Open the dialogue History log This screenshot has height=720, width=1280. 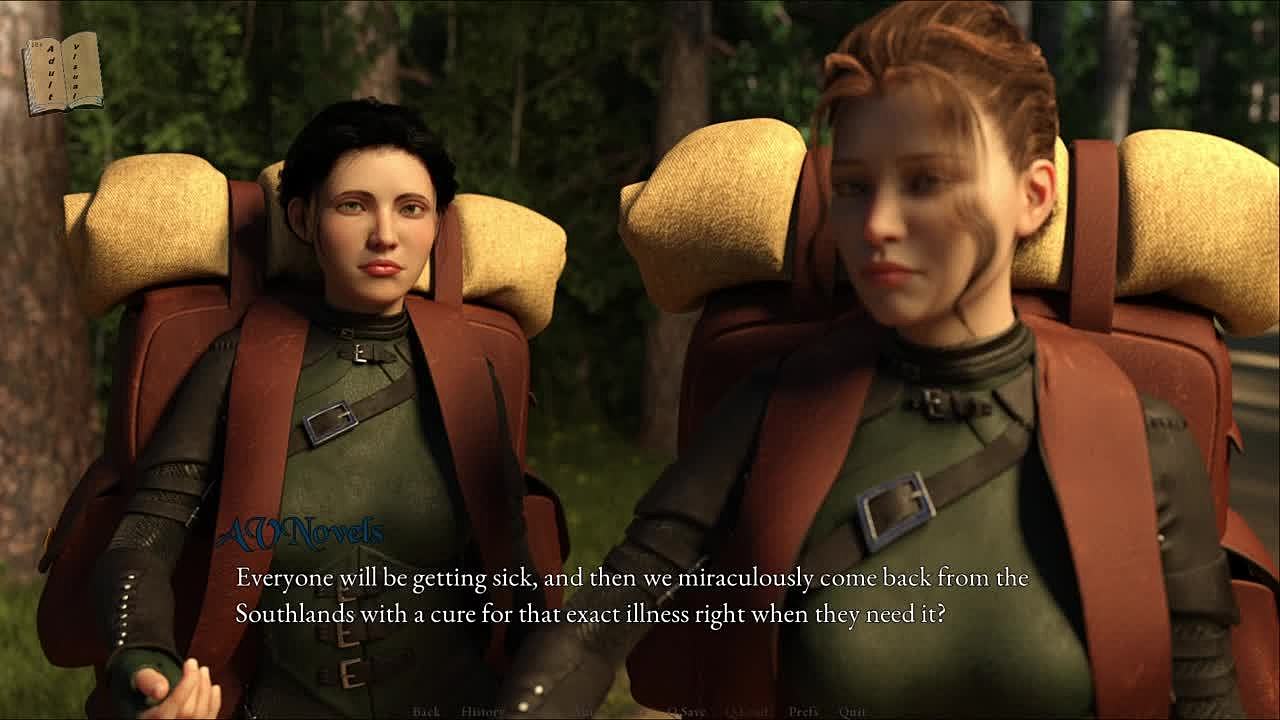click(482, 712)
